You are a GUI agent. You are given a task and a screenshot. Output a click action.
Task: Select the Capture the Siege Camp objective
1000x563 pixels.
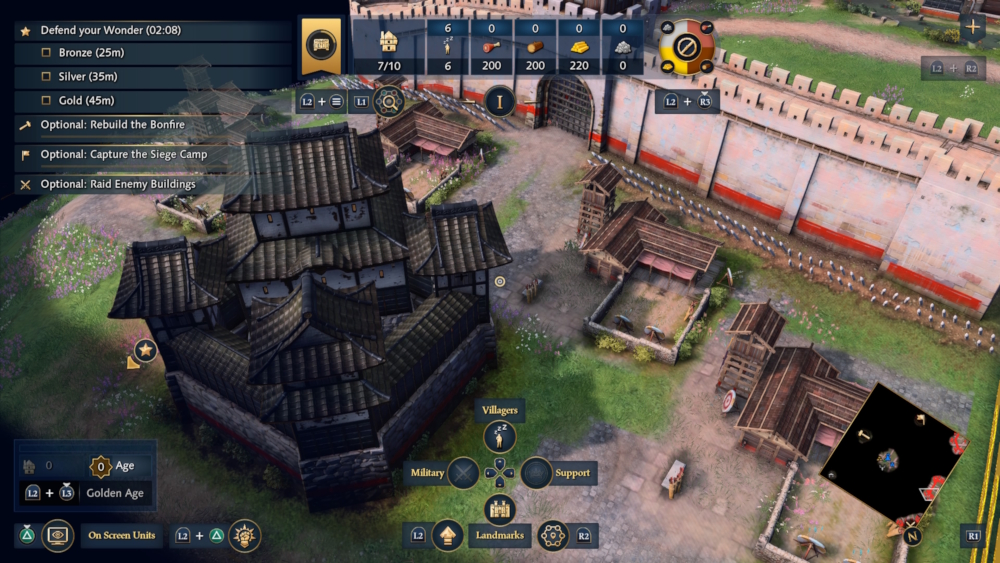coord(119,155)
